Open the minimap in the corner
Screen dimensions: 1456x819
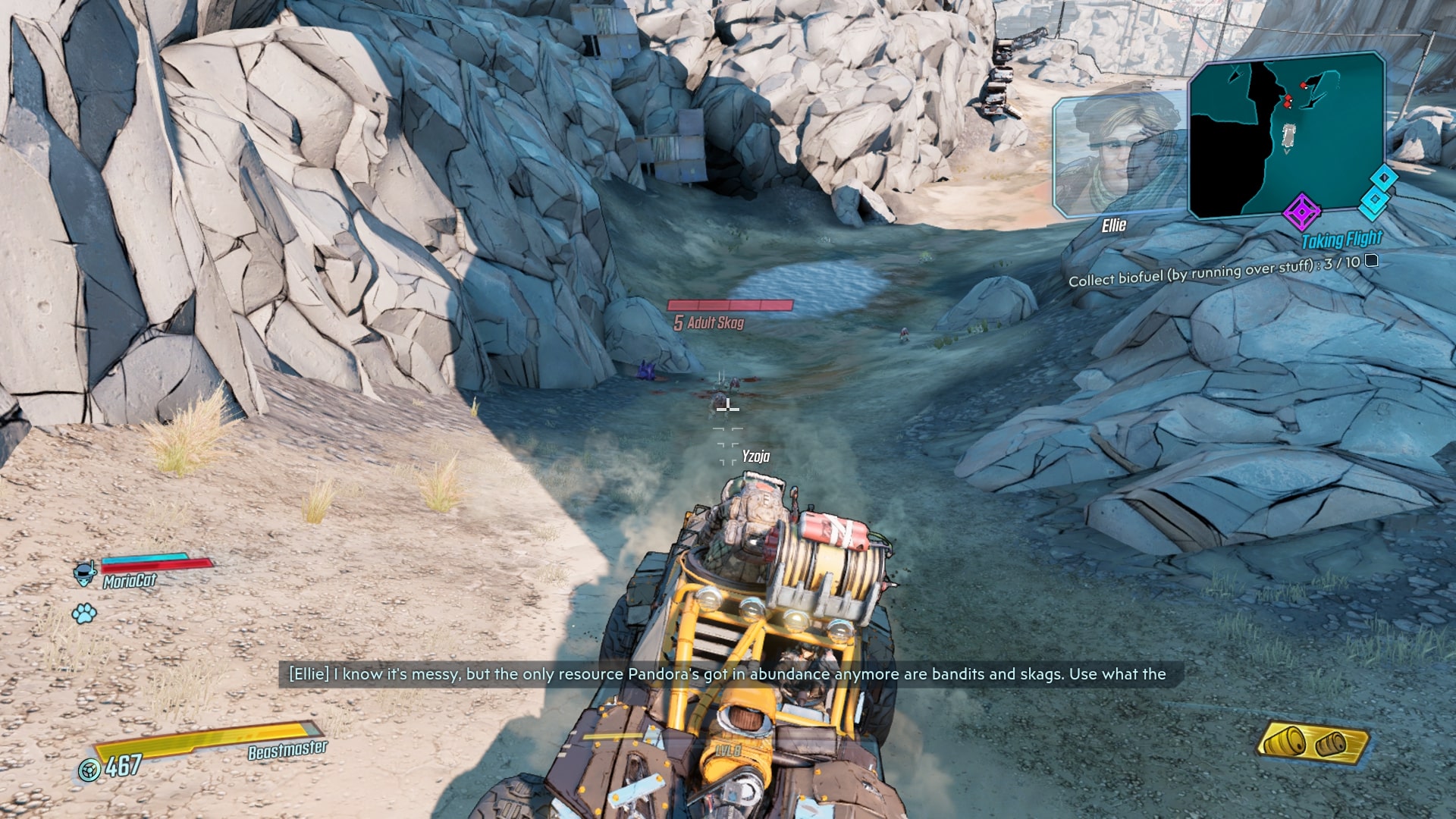[1286, 136]
